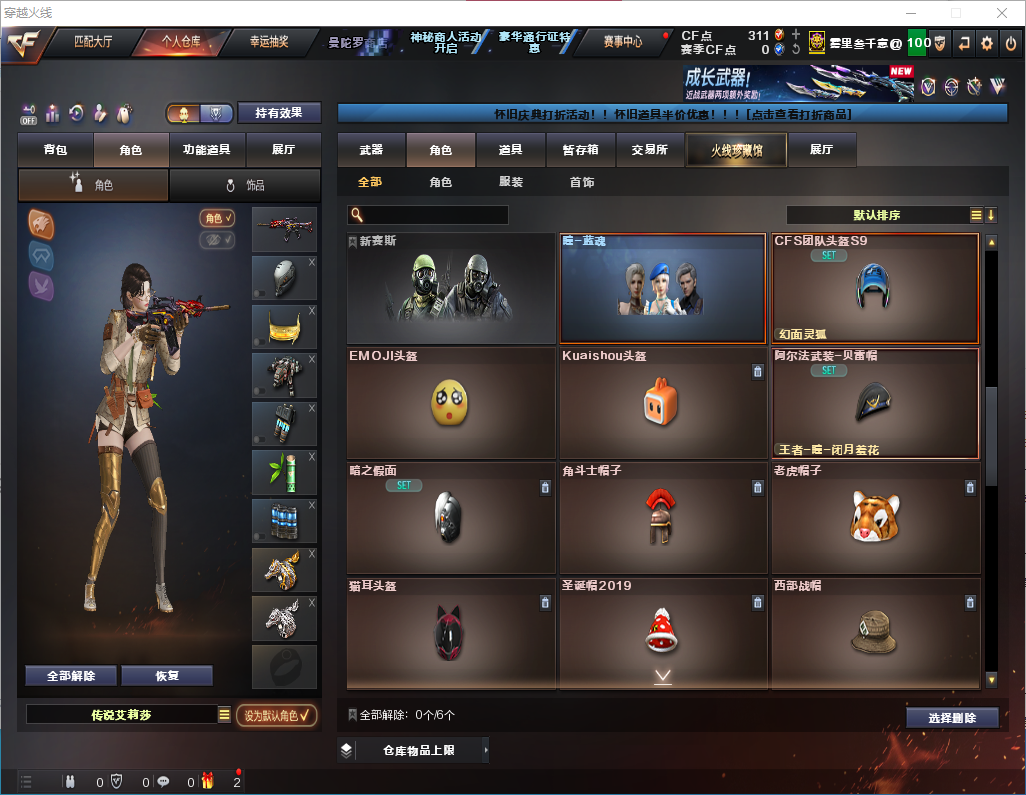Switch to 幸运抽奖 lucky draw
The width and height of the screenshot is (1026, 795).
tap(269, 42)
